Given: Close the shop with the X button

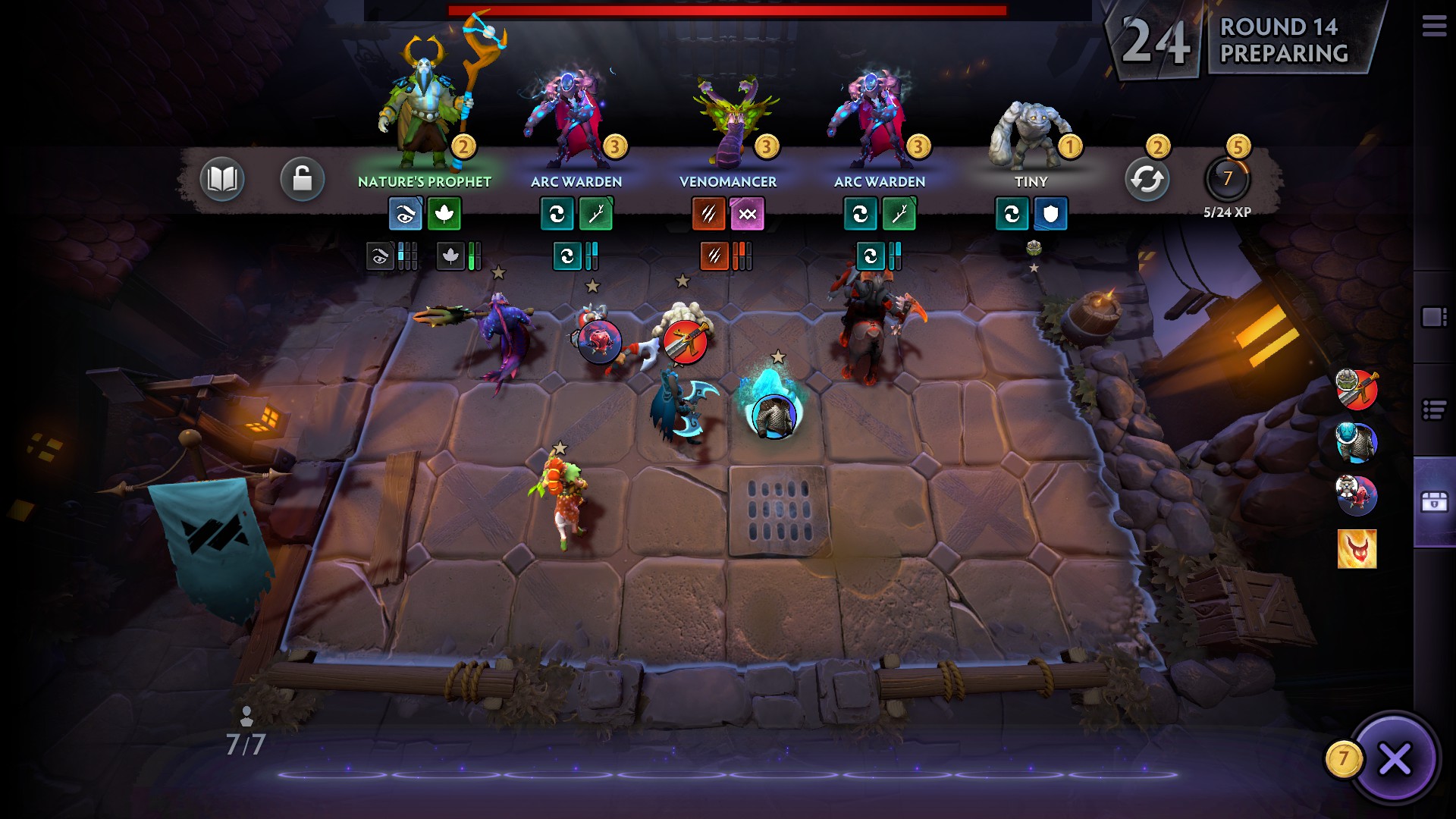Looking at the screenshot, I should pyautogui.click(x=1394, y=758).
